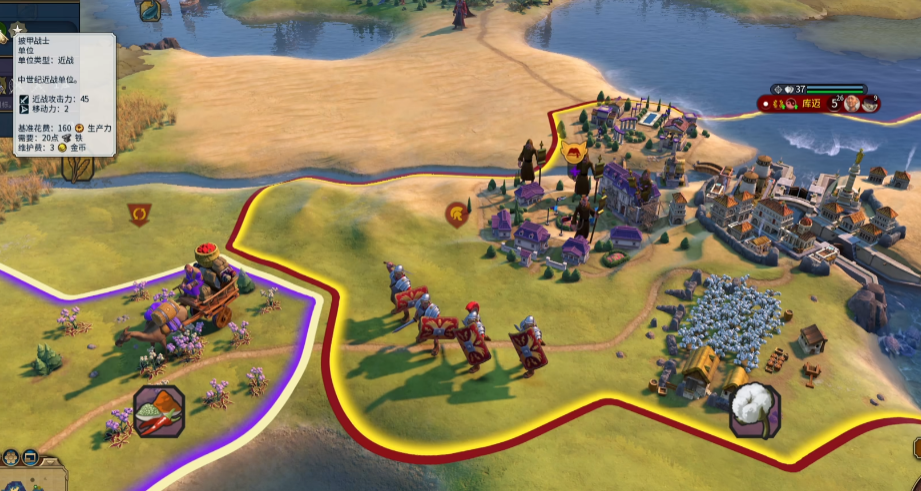Click the old man portrait on city banner
Image resolution: width=921 pixels, height=491 pixels.
pos(850,102)
